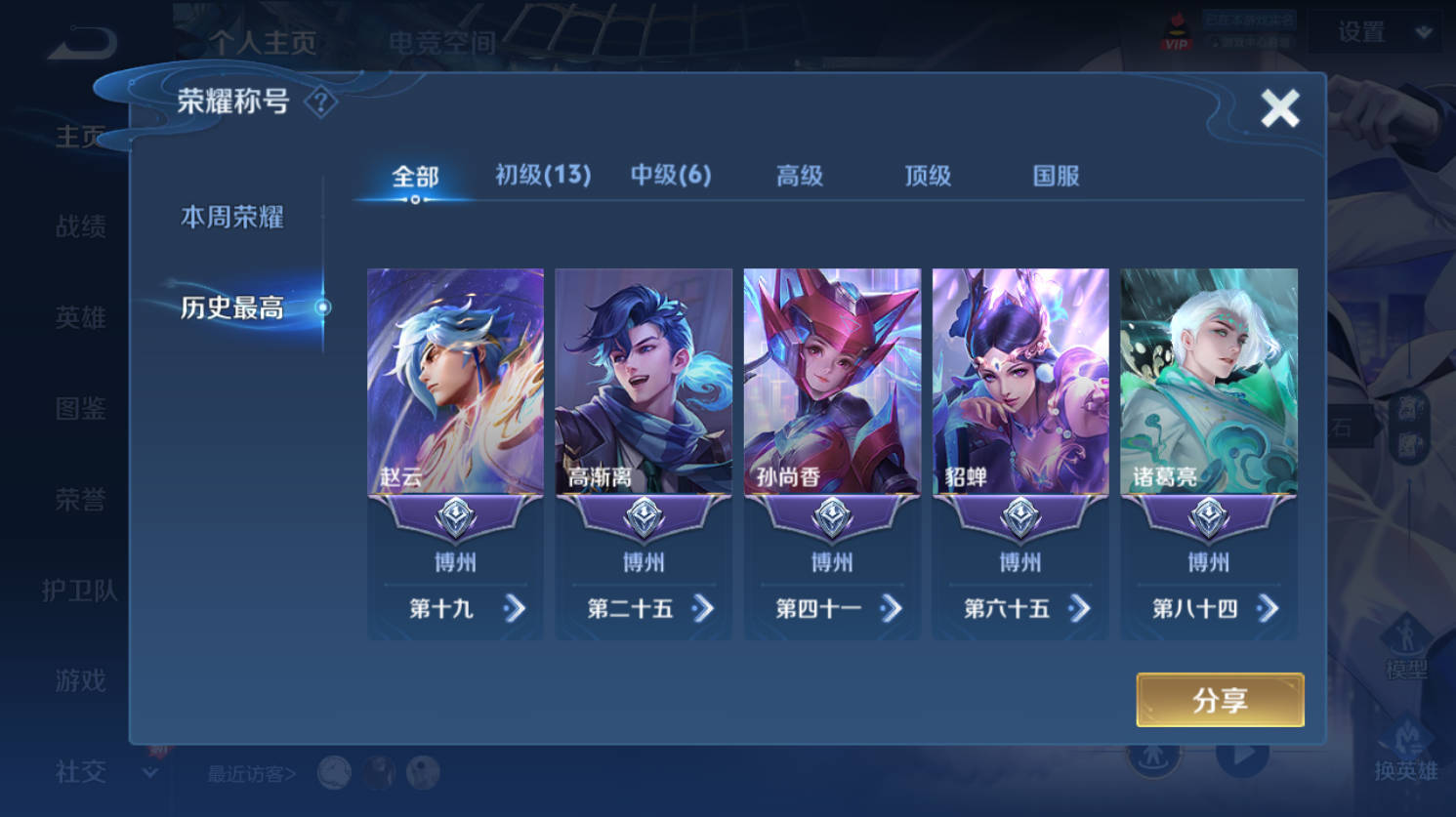
Task: Switch to the 顶级 tab
Action: tap(928, 176)
